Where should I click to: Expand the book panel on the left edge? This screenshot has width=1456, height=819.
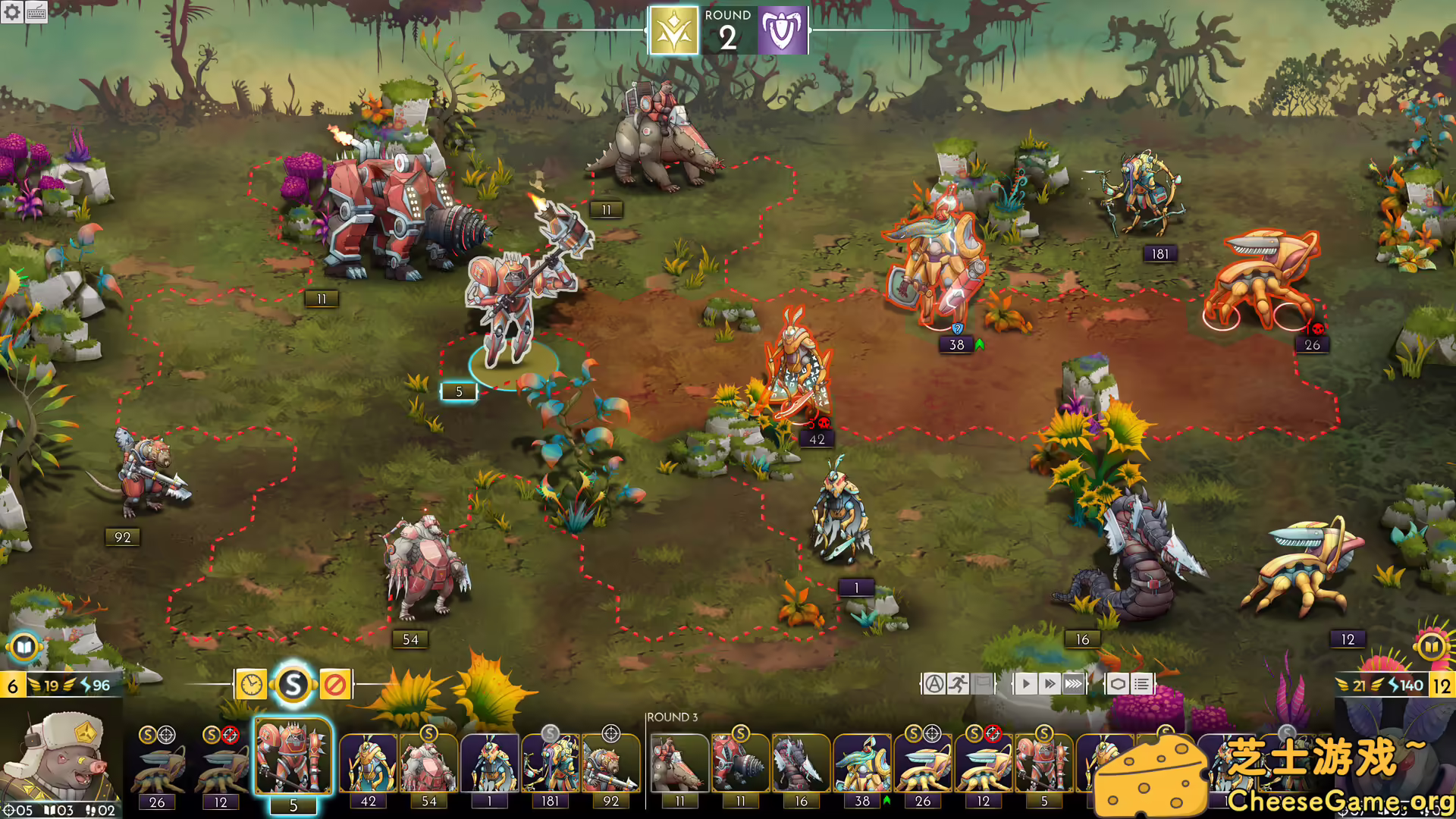point(25,648)
